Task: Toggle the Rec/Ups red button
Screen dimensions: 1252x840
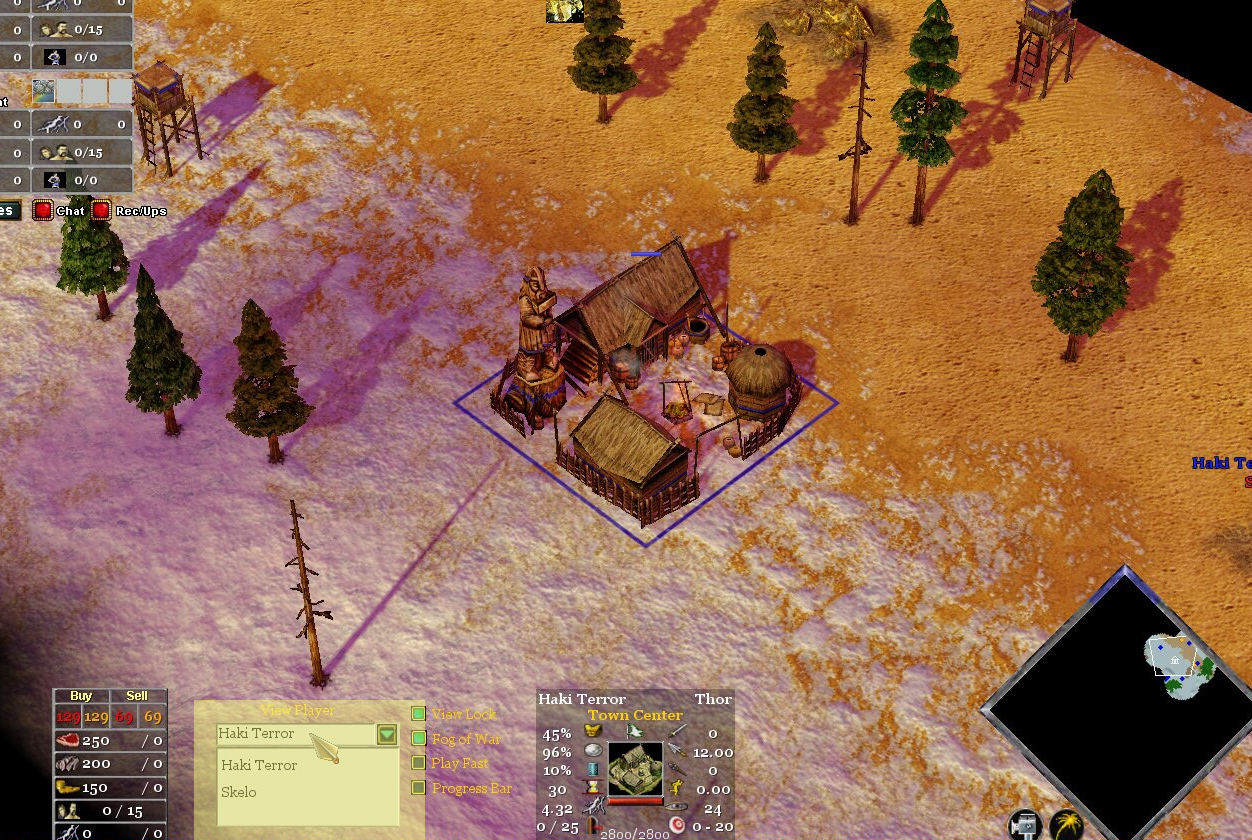Action: [x=101, y=211]
